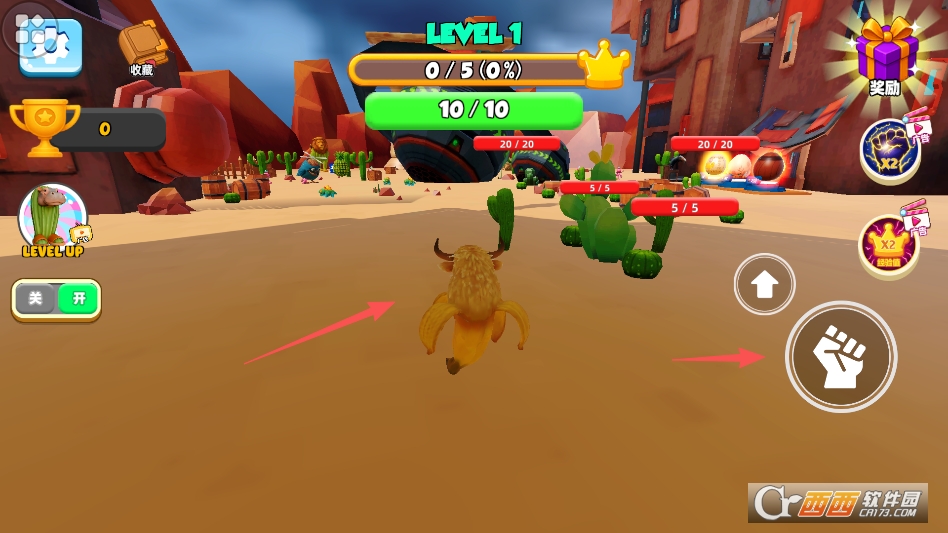Tap the jump arrow button
Viewport: 948px width, 533px height.
click(765, 285)
